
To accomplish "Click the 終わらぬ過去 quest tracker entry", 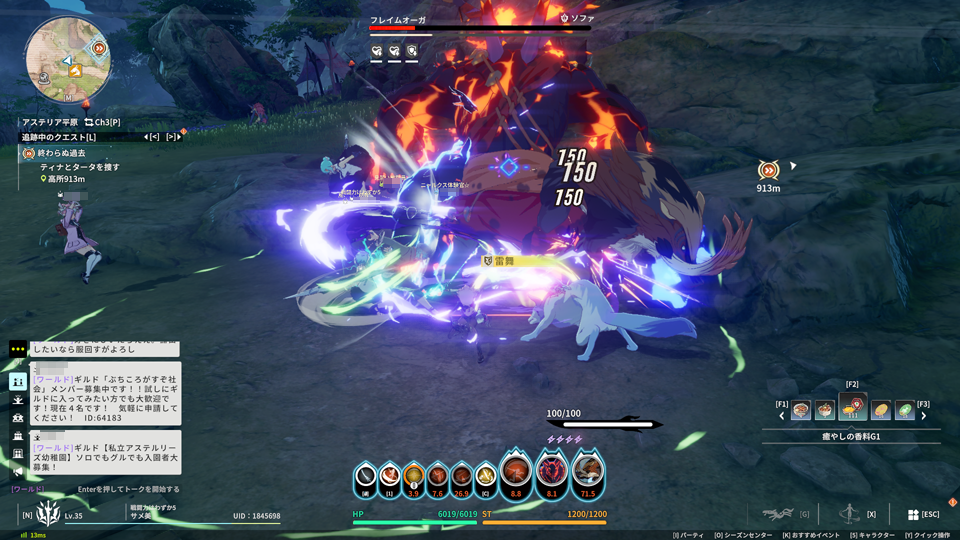I will (x=64, y=153).
